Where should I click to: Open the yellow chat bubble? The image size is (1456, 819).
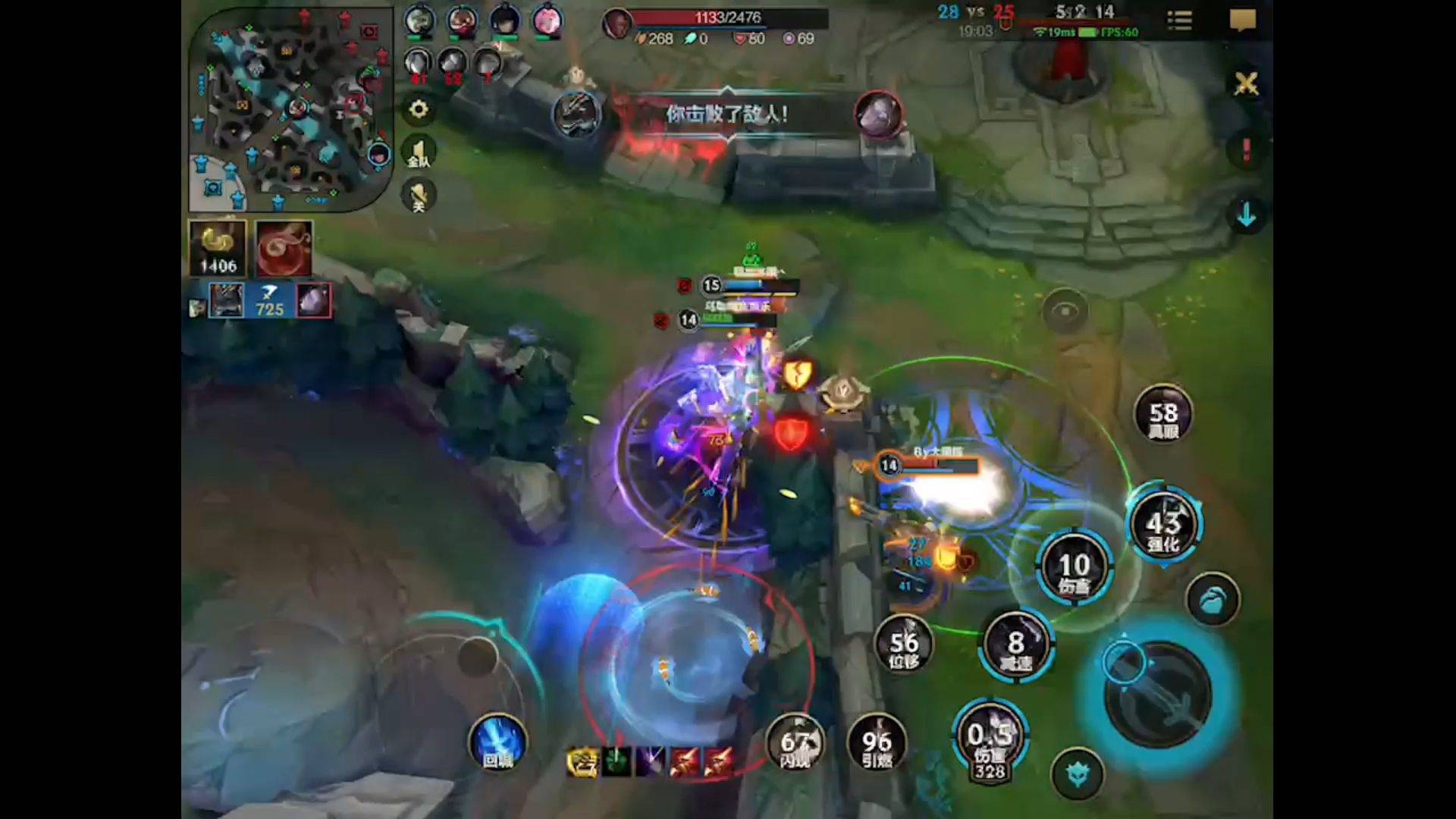[1242, 20]
